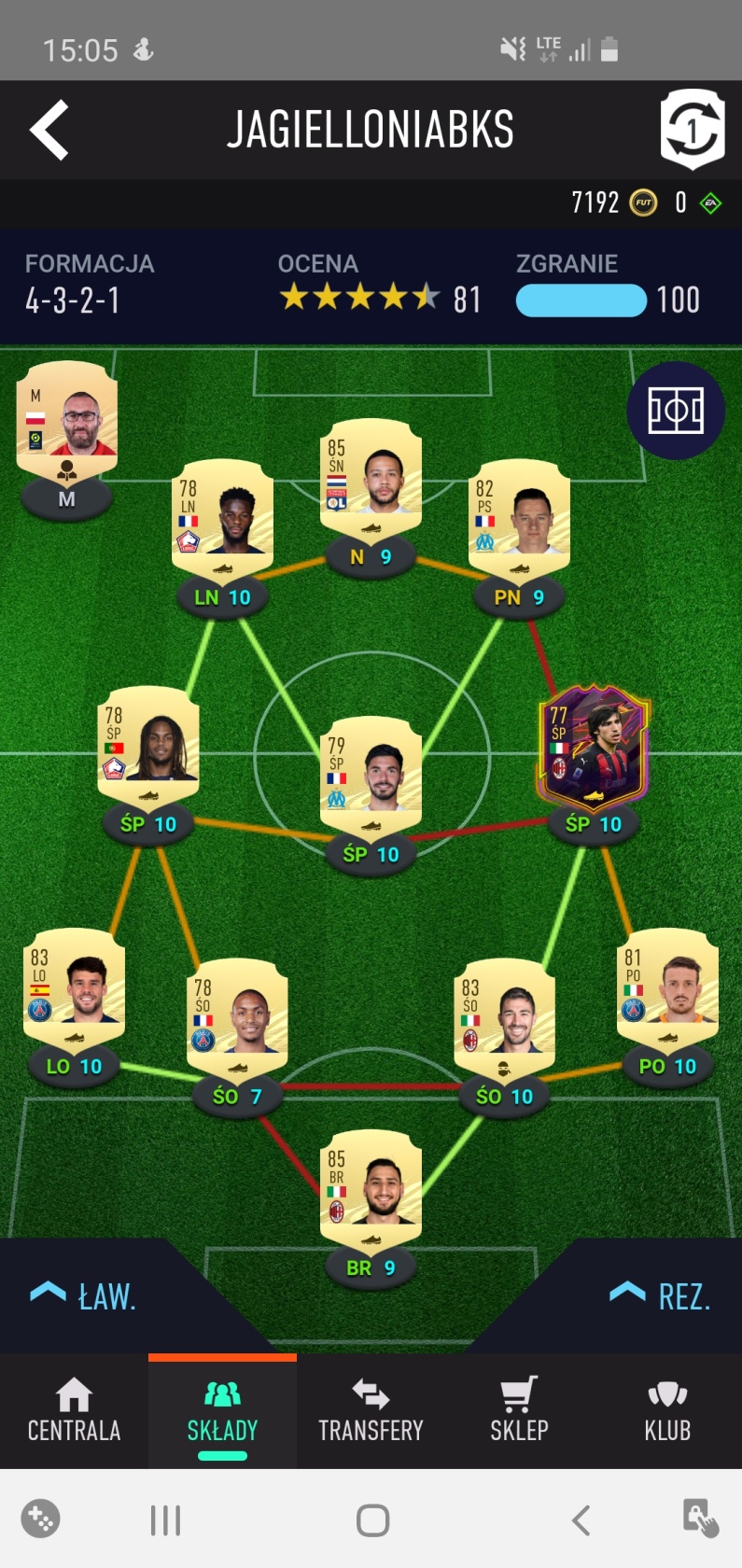Choose the 83-rated ŚO centre back card
This screenshot has width=742, height=1568.
[504, 1017]
